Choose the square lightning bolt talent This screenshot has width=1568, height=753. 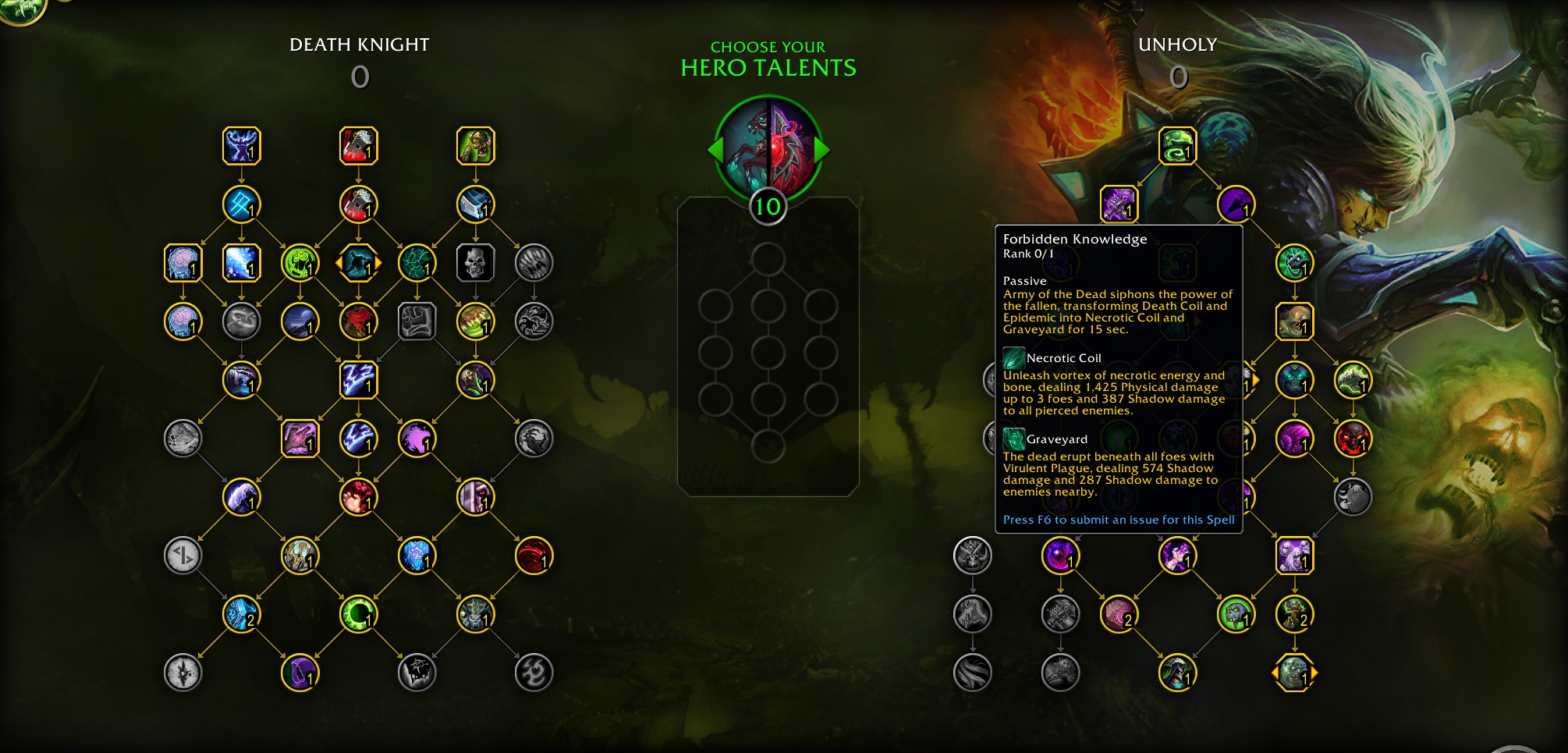click(358, 380)
